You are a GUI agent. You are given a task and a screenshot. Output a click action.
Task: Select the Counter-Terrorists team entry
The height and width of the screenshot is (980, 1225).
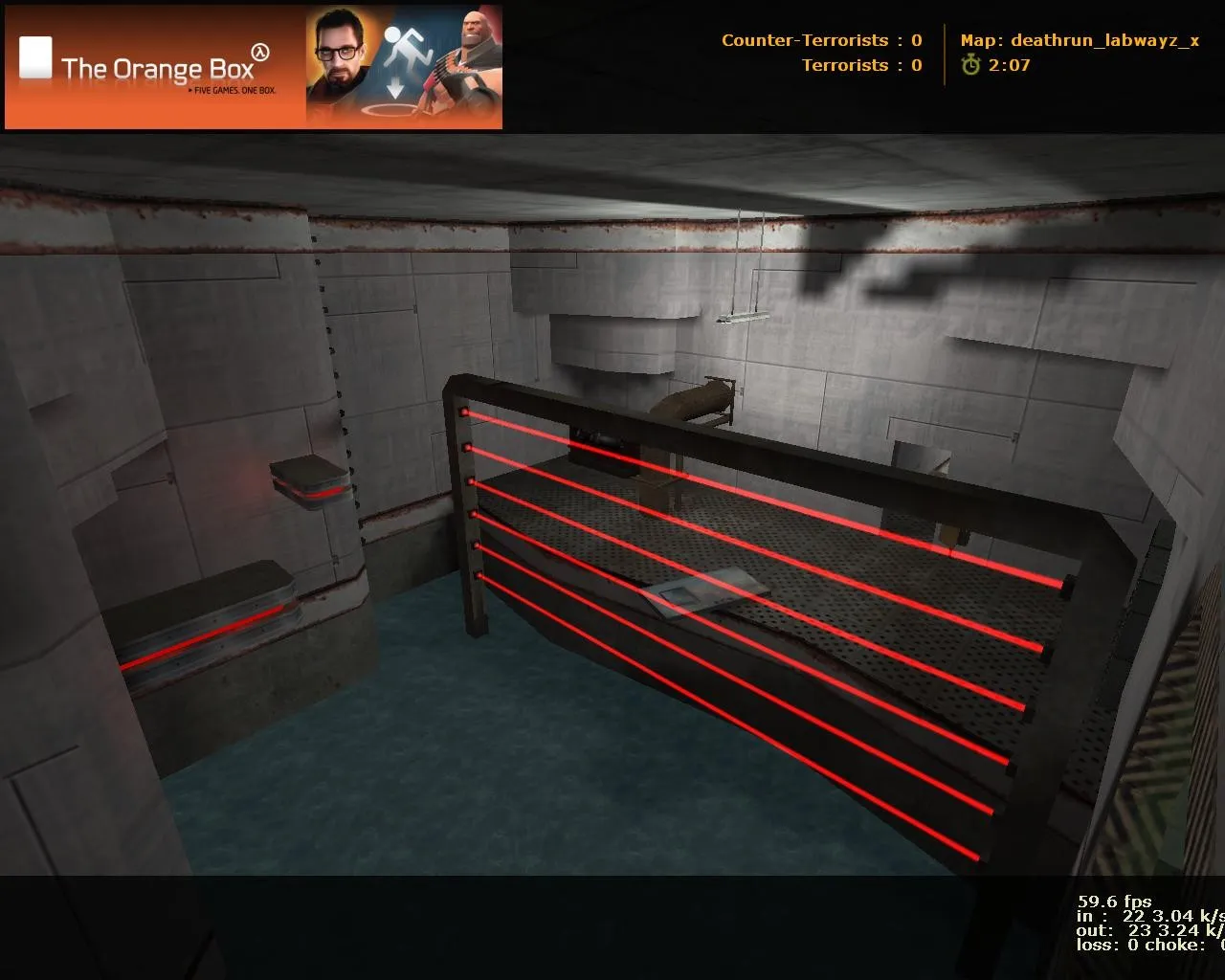(x=804, y=40)
